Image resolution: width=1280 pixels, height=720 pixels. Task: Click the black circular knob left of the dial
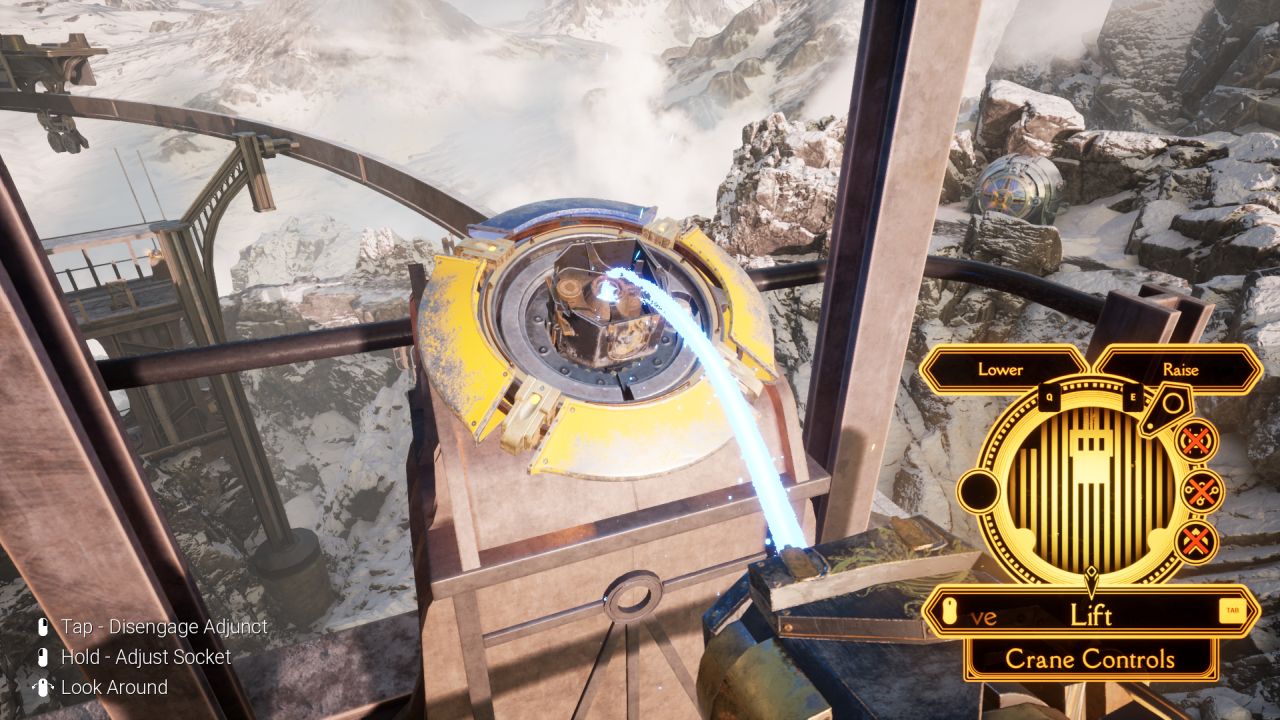979,492
